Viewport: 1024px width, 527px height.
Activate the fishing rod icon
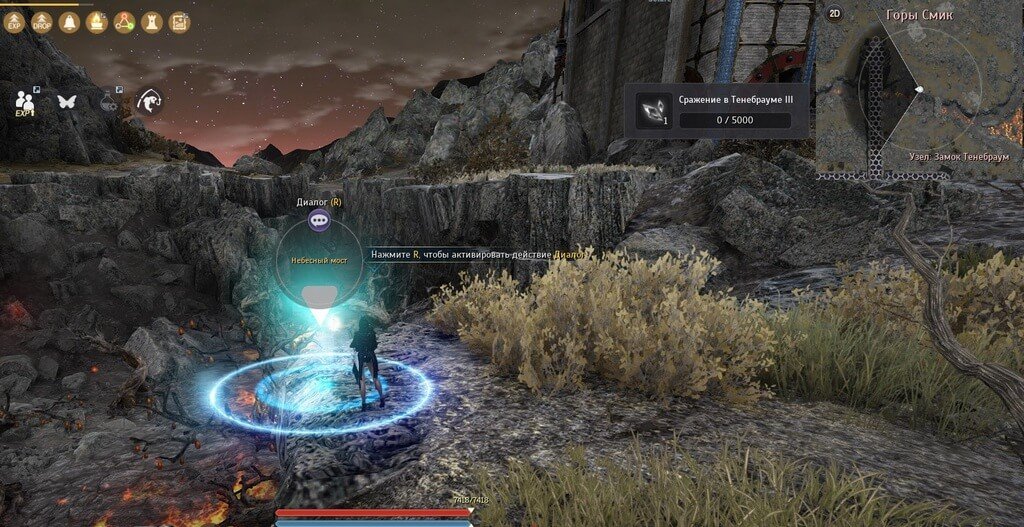(x=150, y=101)
